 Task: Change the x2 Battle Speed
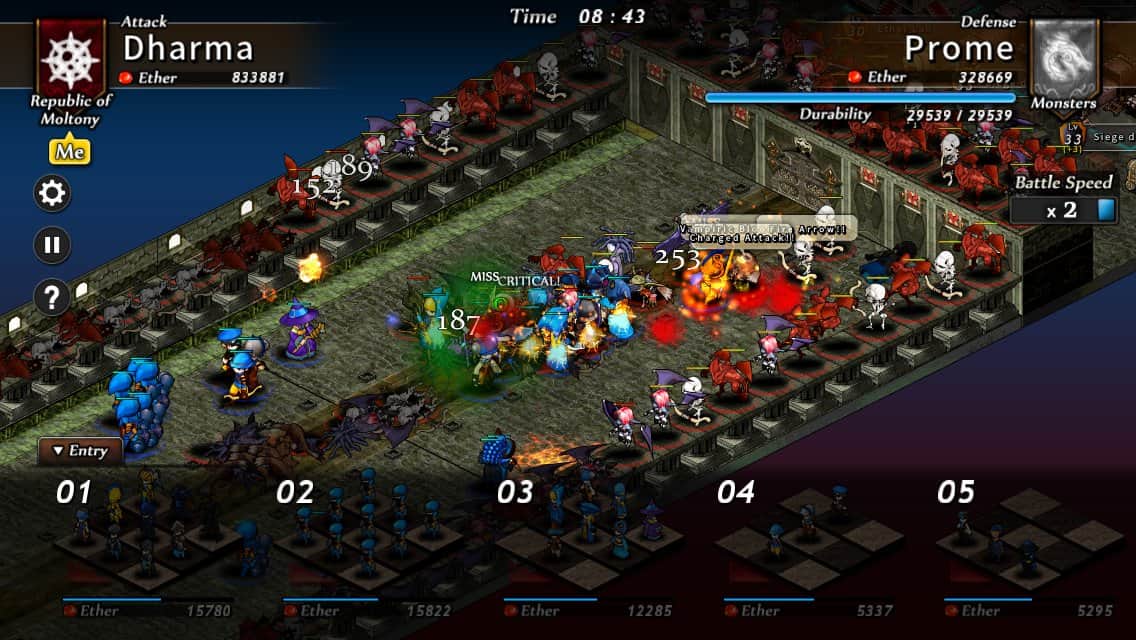[x=1063, y=210]
